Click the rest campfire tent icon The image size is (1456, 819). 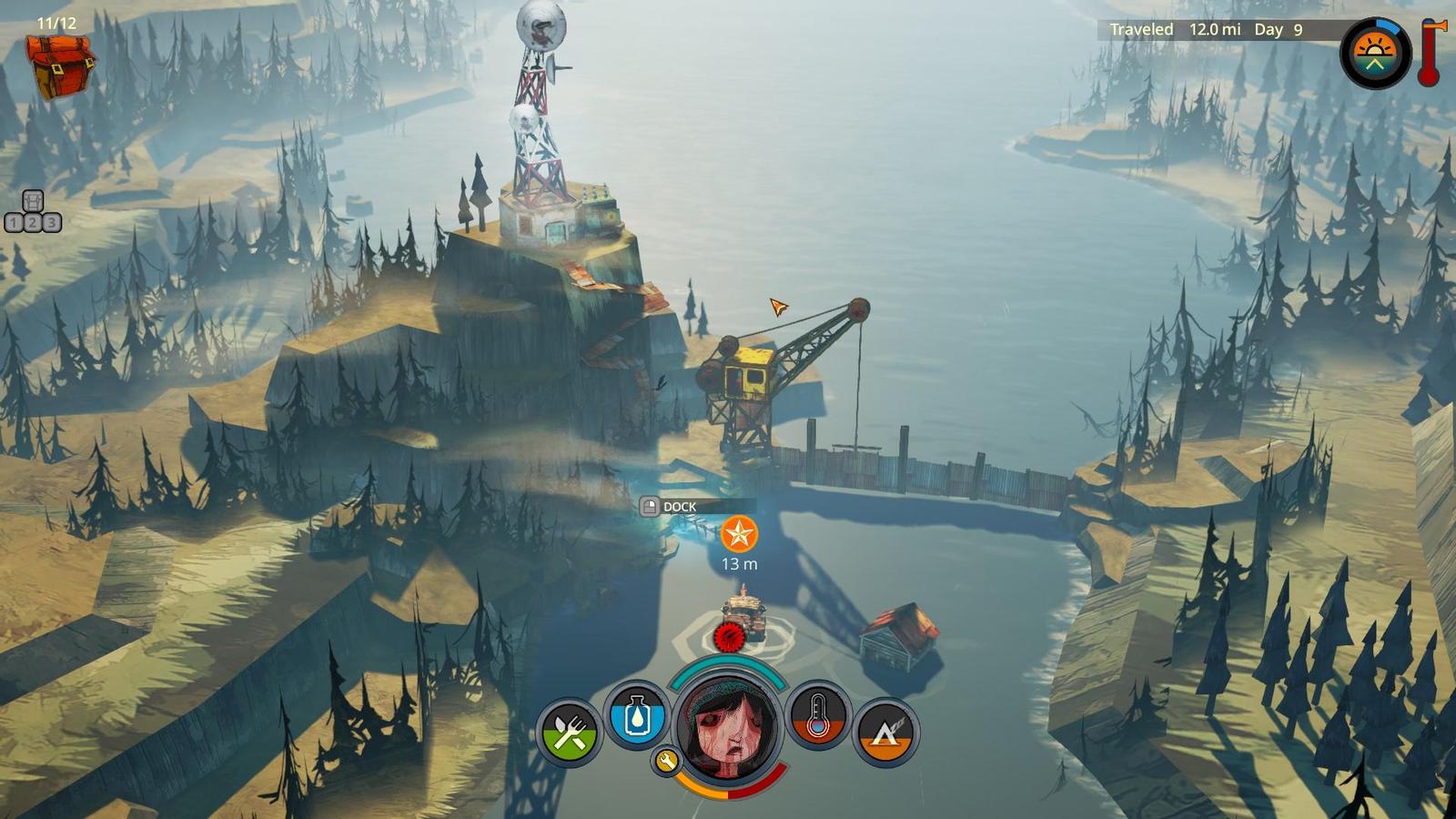pyautogui.click(x=885, y=732)
